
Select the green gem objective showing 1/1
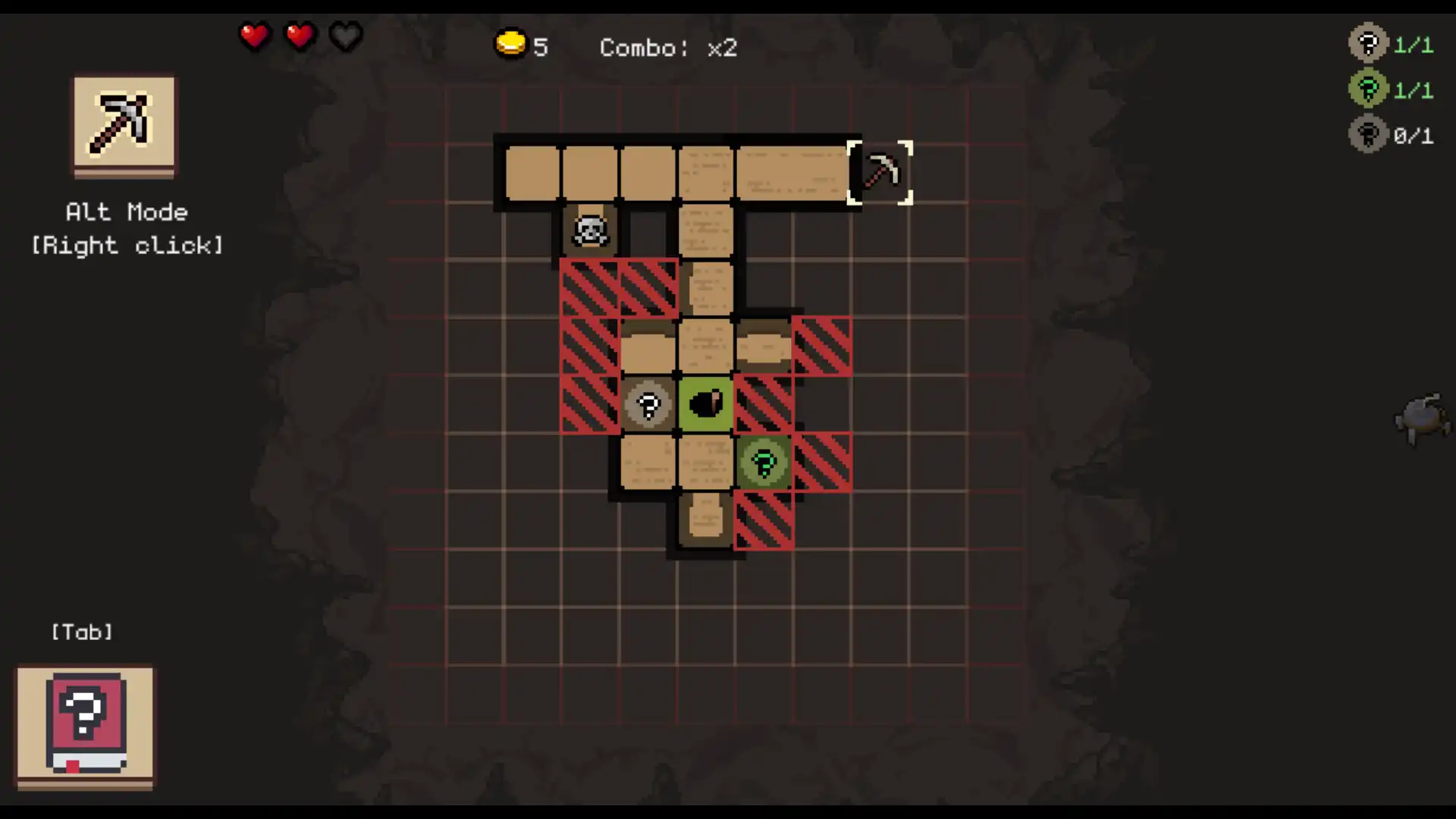click(1367, 89)
